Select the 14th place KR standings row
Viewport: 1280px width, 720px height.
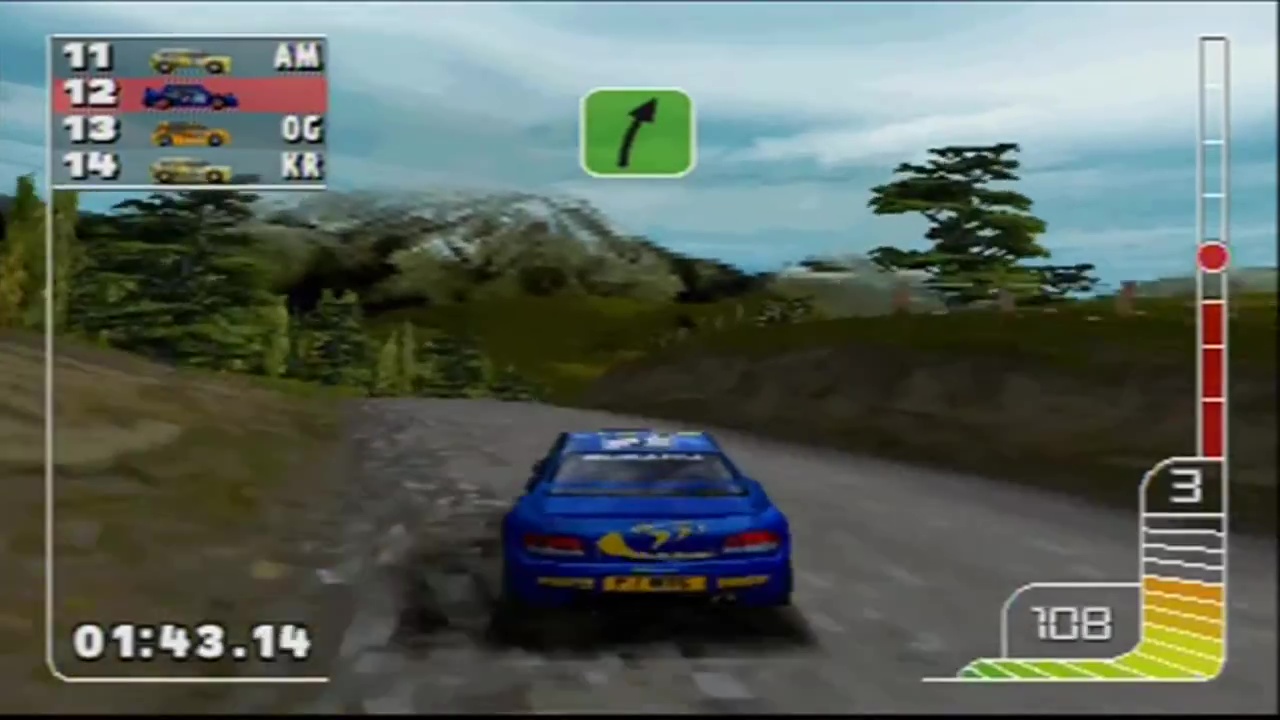point(189,167)
